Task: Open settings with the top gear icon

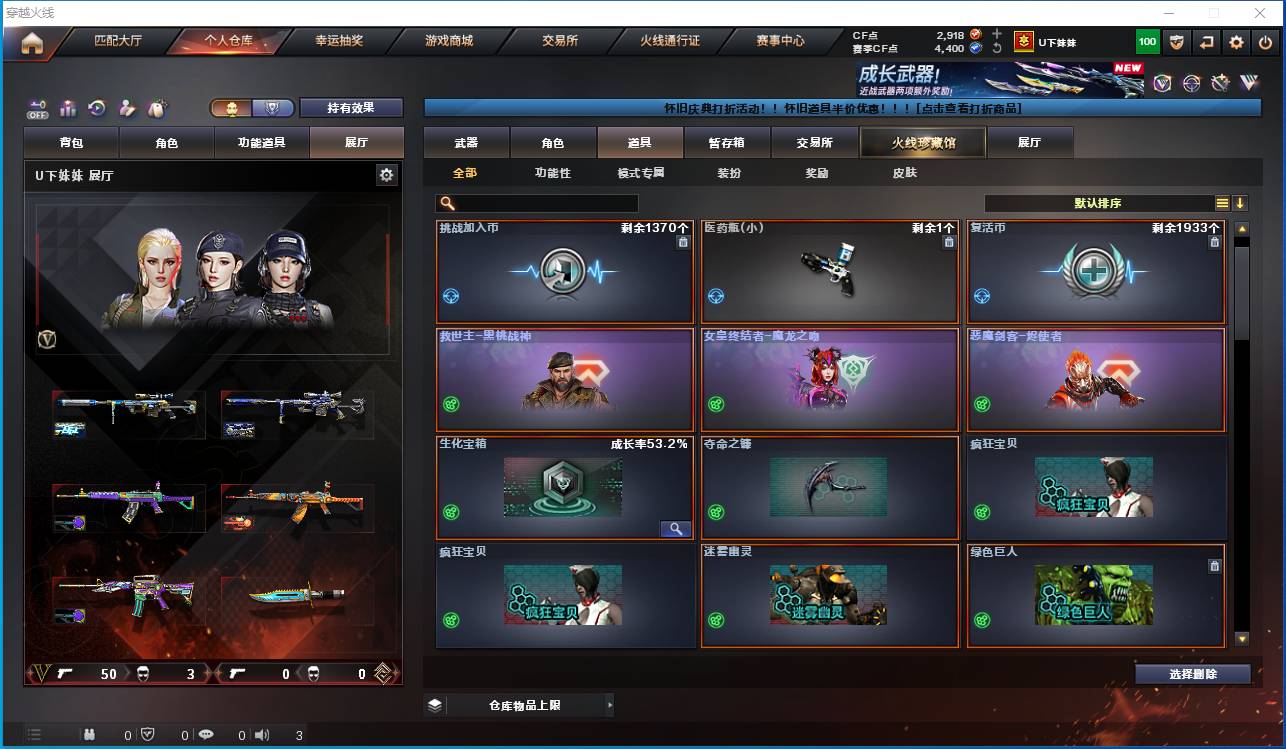Action: (1237, 42)
